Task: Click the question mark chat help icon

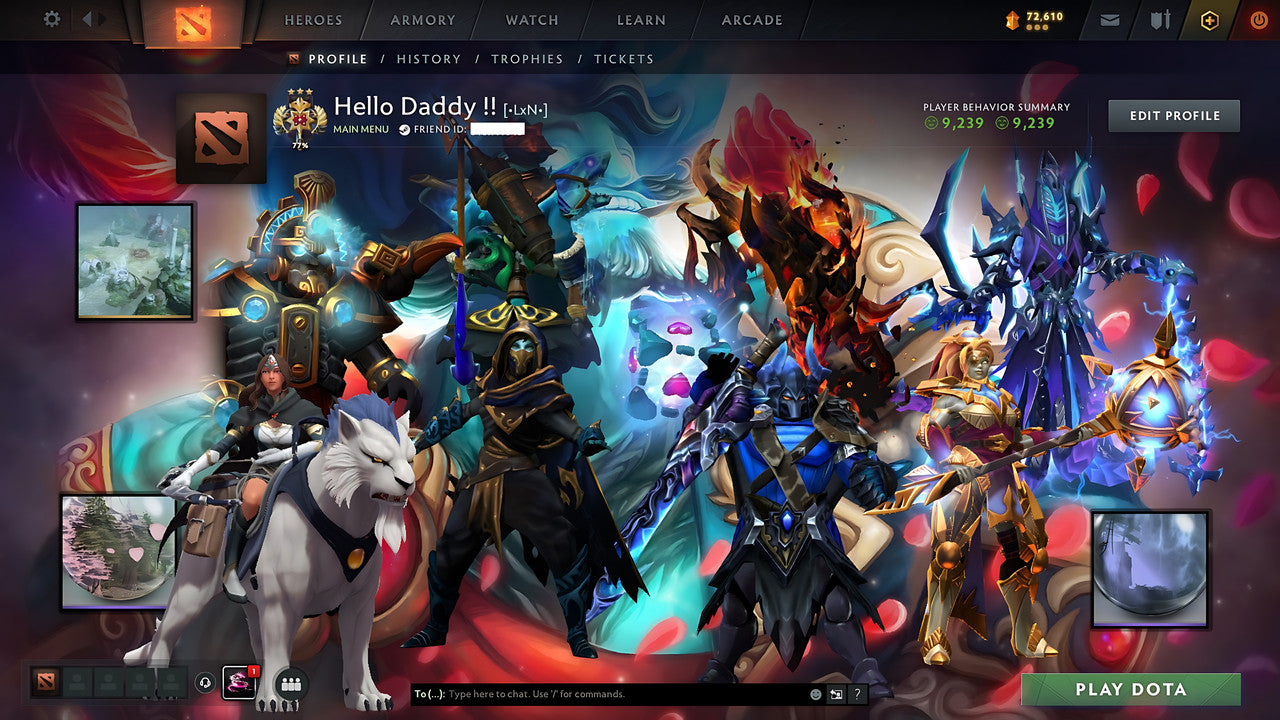Action: pyautogui.click(x=858, y=693)
